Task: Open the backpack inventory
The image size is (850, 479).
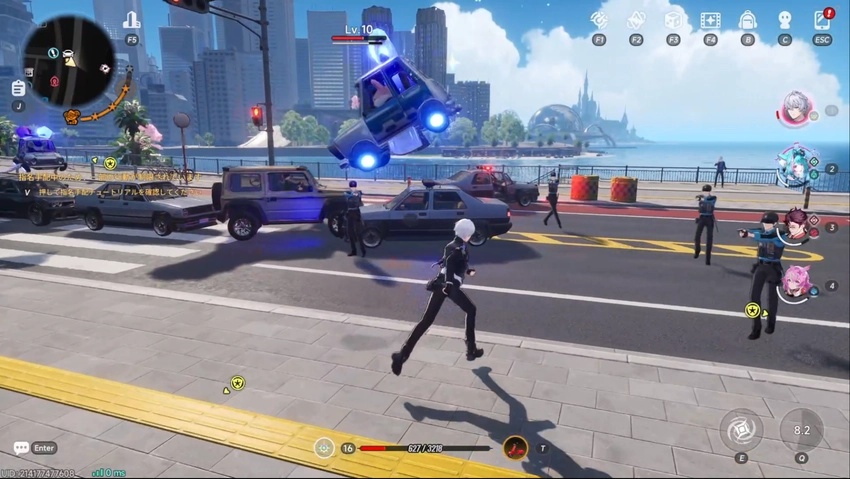Action: coord(747,20)
